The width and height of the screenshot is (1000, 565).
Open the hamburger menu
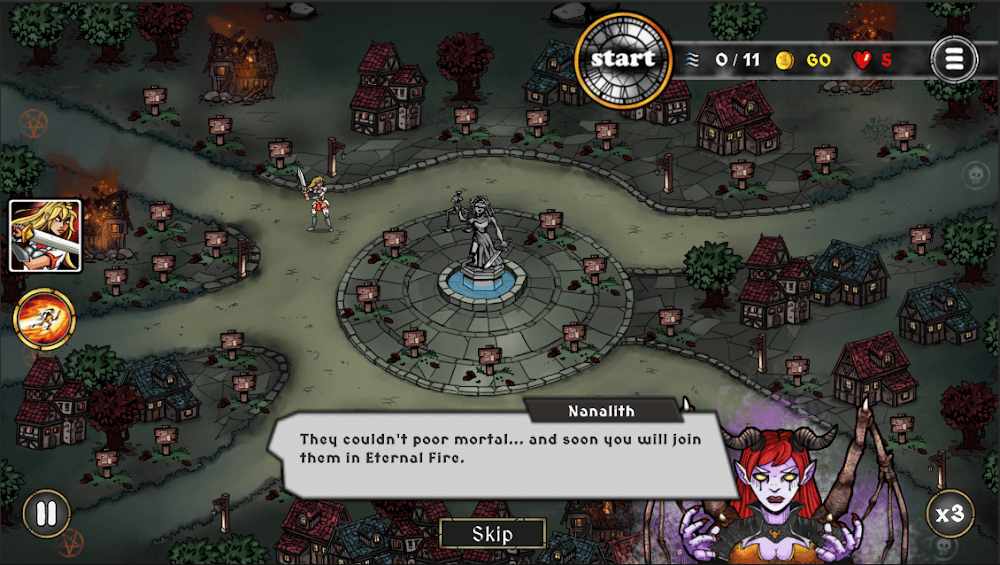(x=953, y=59)
